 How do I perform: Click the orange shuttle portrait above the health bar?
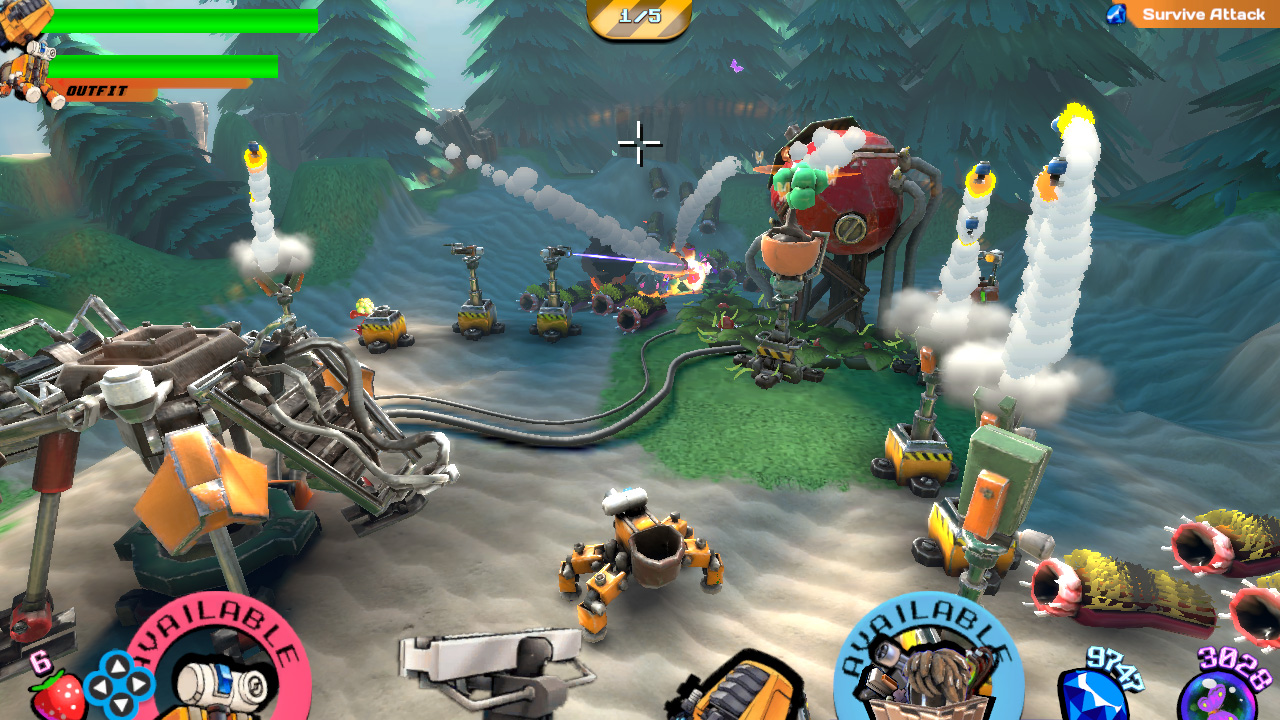pos(25,20)
